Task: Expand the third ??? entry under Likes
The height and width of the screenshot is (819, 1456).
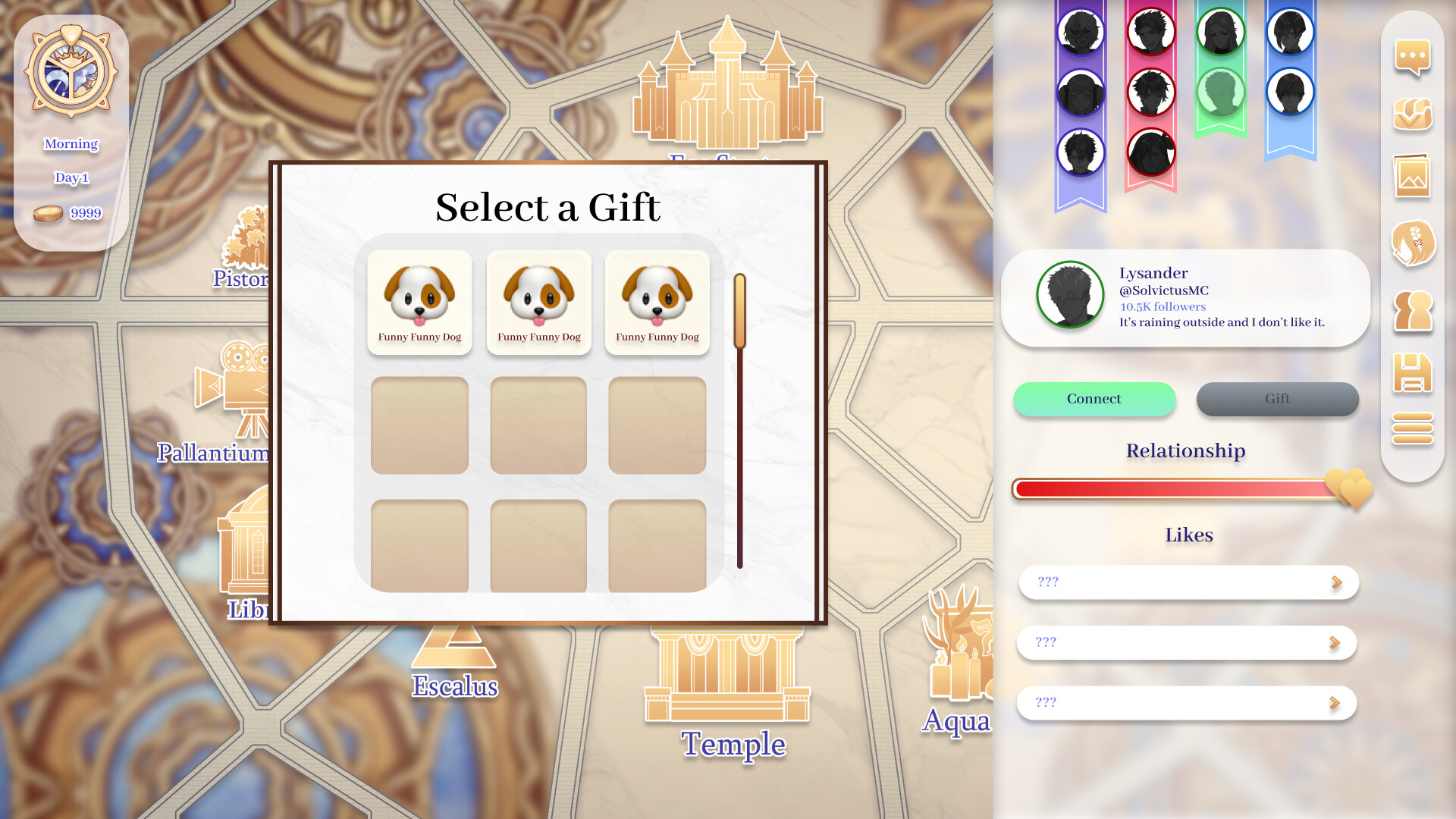Action: [x=1188, y=703]
